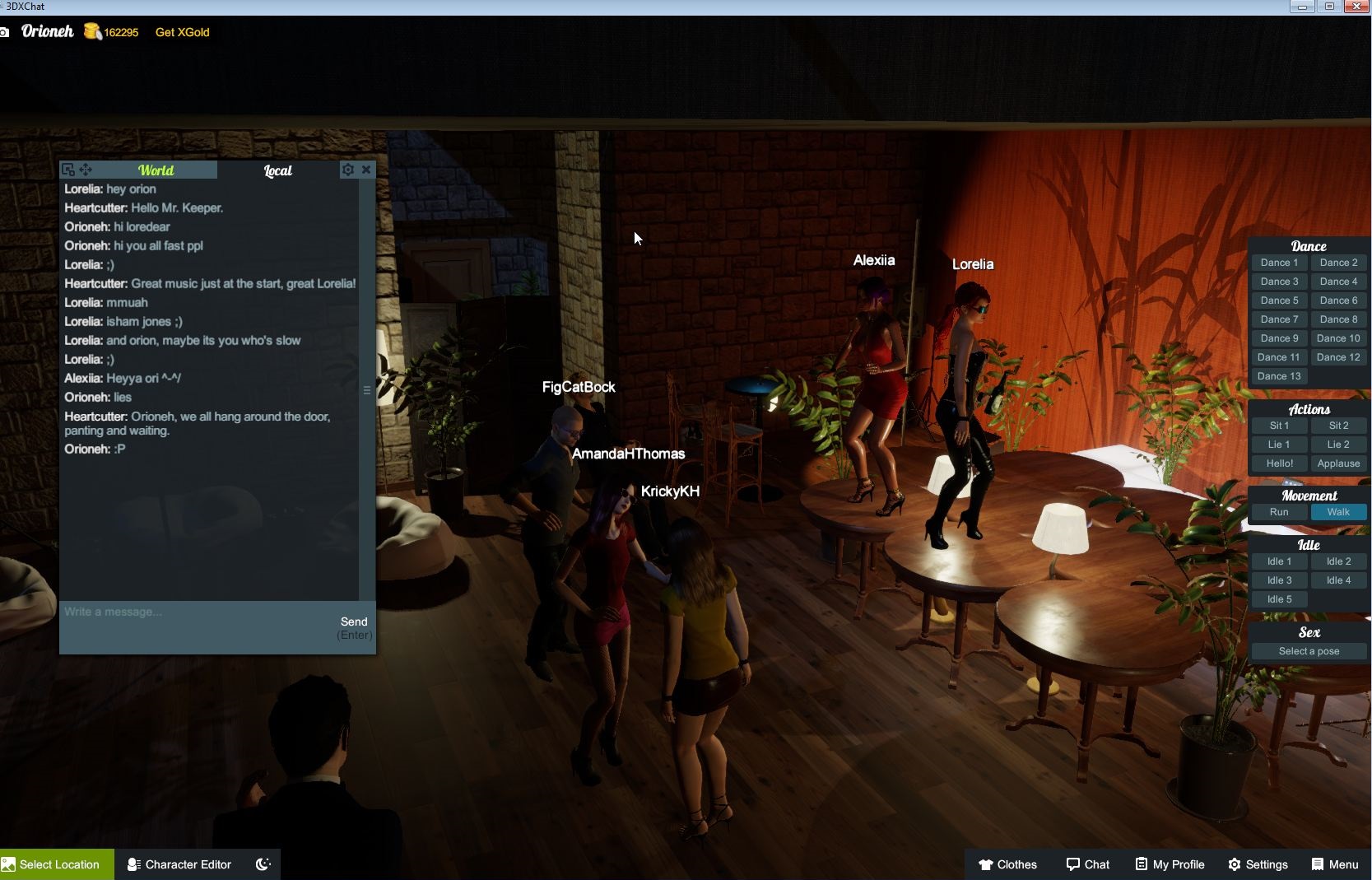Trigger the Applause action

(1338, 463)
